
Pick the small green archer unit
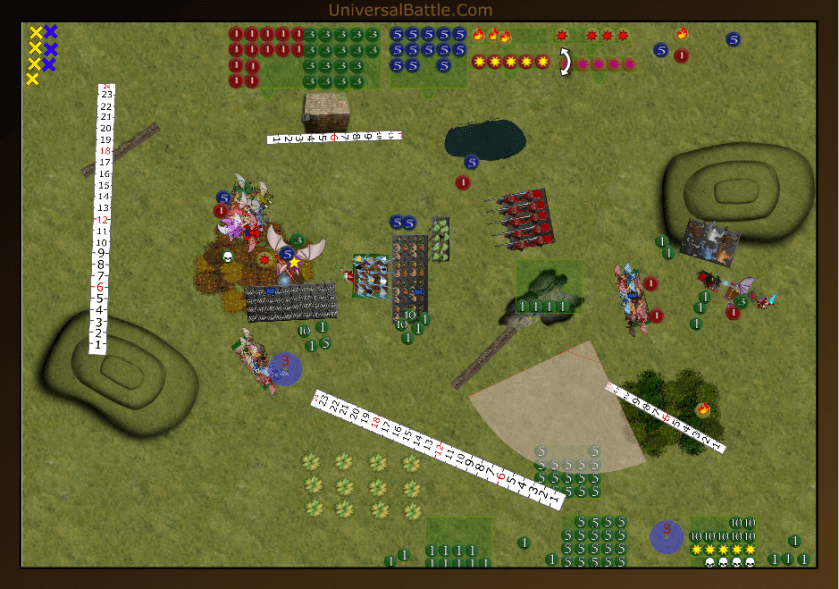pyautogui.click(x=440, y=239)
